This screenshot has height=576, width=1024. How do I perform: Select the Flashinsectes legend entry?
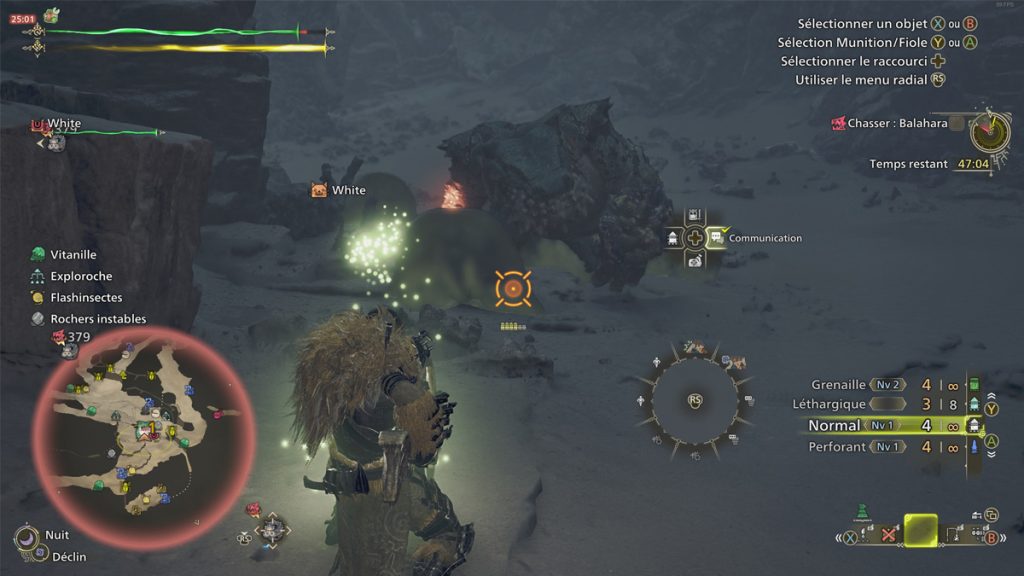[x=85, y=297]
